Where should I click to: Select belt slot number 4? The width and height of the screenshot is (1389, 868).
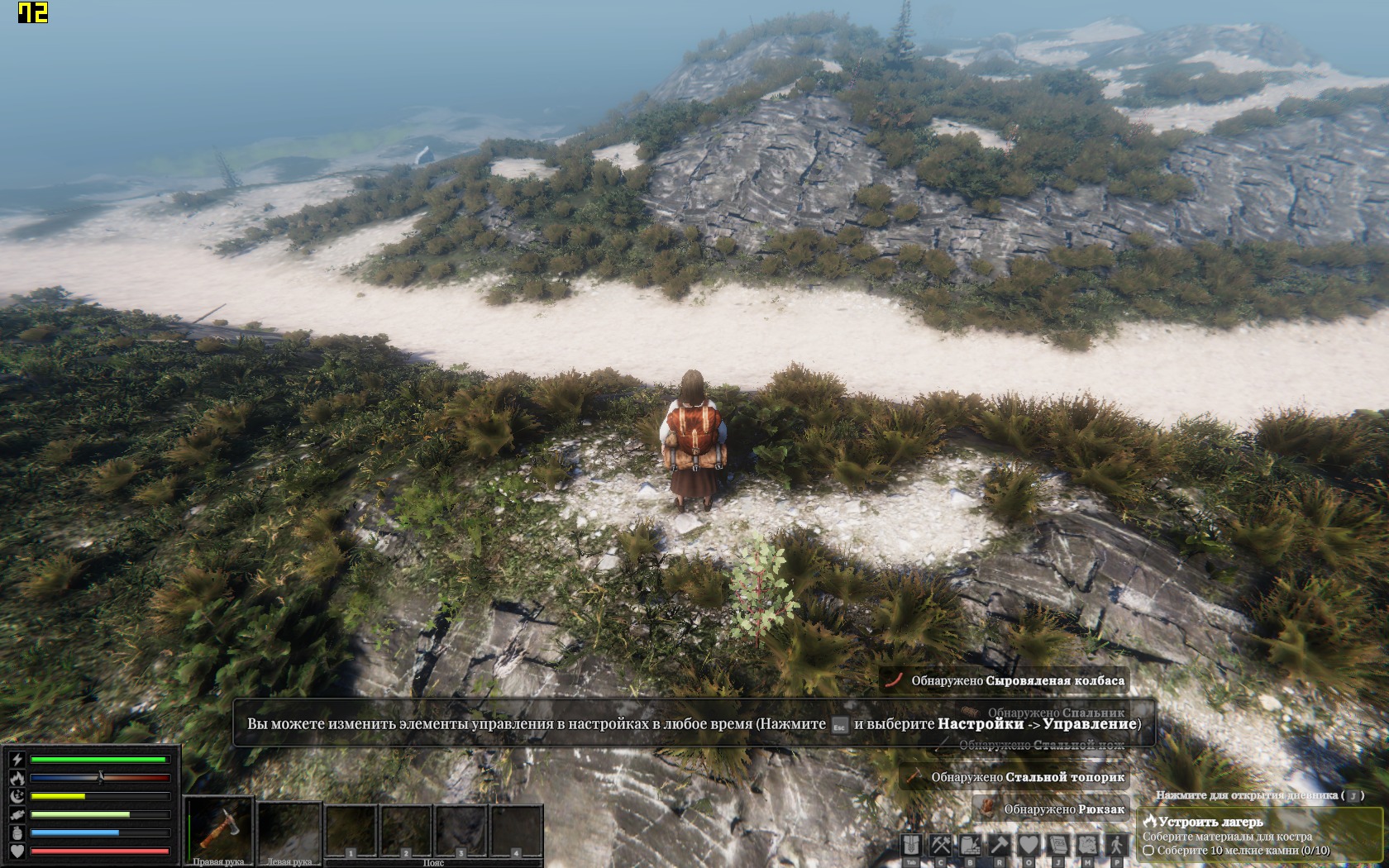click(x=516, y=831)
